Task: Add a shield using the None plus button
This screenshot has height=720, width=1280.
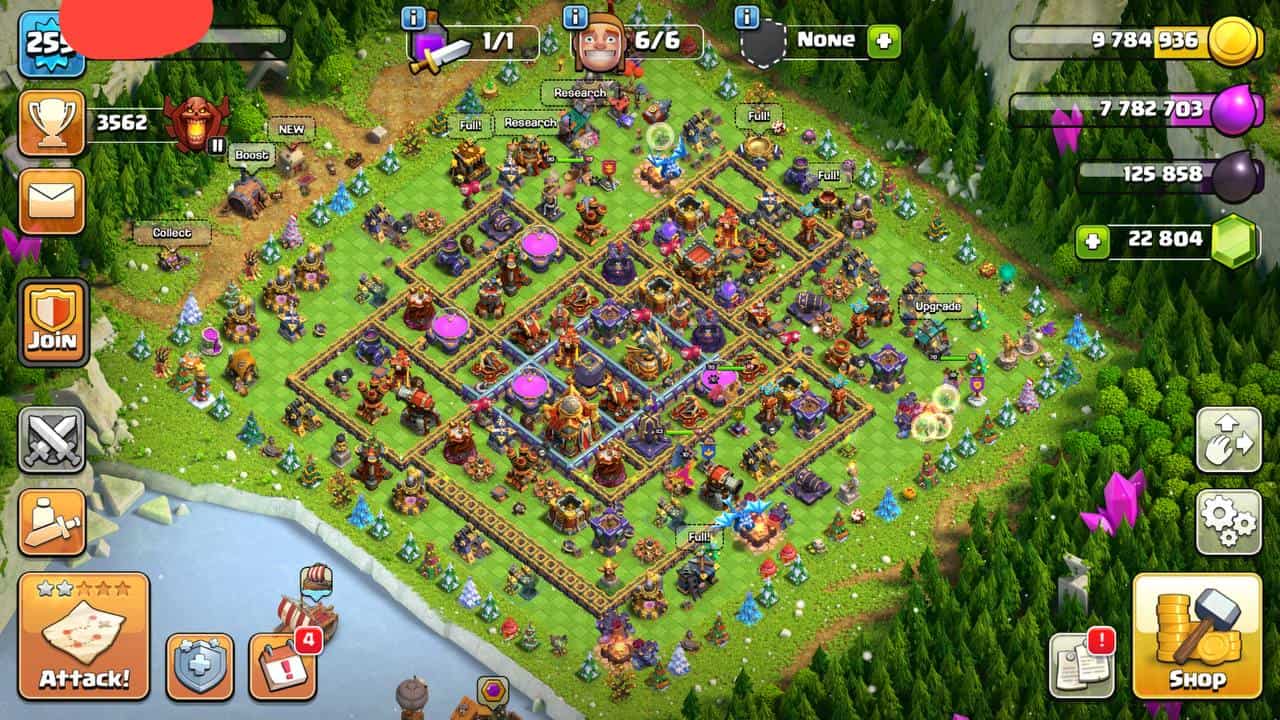Action: tap(884, 41)
